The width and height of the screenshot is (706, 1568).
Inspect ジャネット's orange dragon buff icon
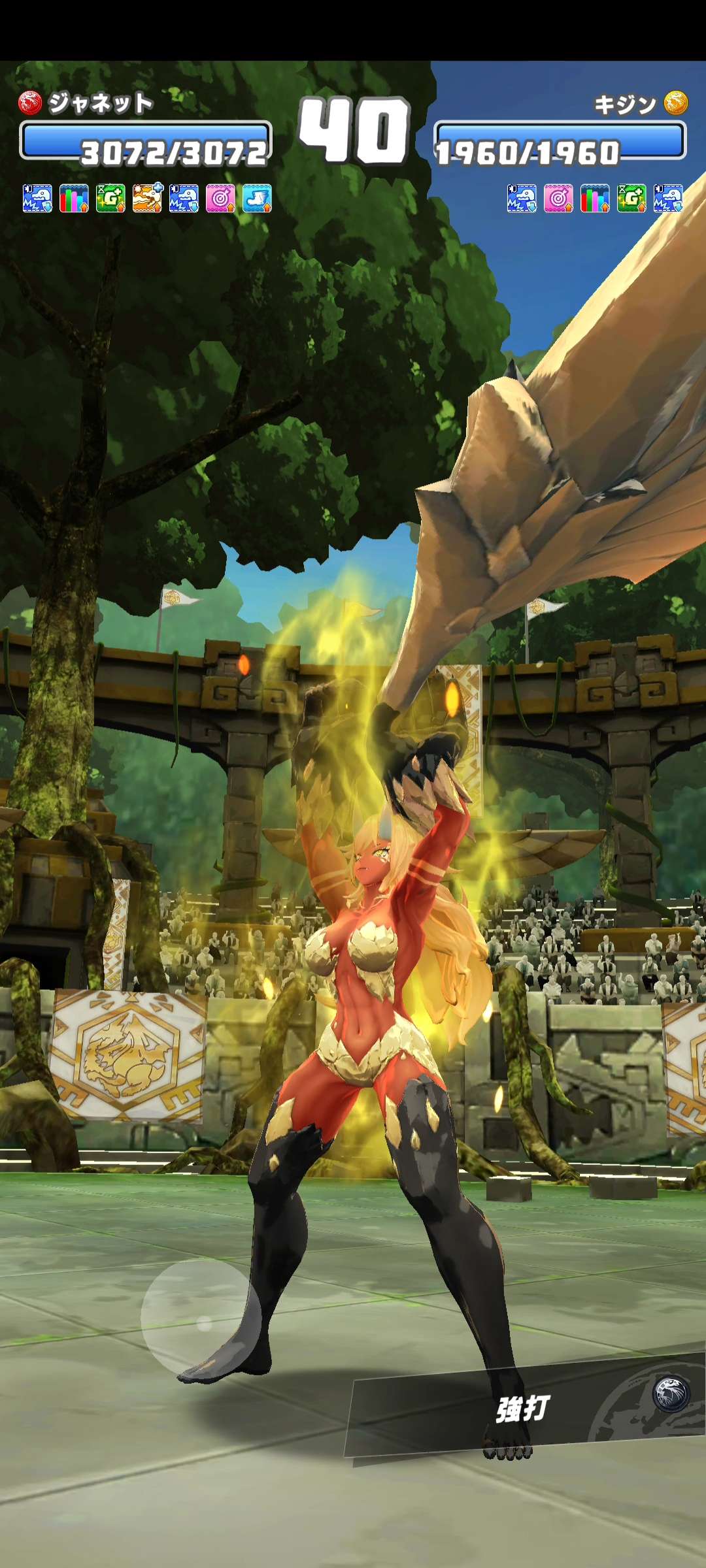pos(147,198)
